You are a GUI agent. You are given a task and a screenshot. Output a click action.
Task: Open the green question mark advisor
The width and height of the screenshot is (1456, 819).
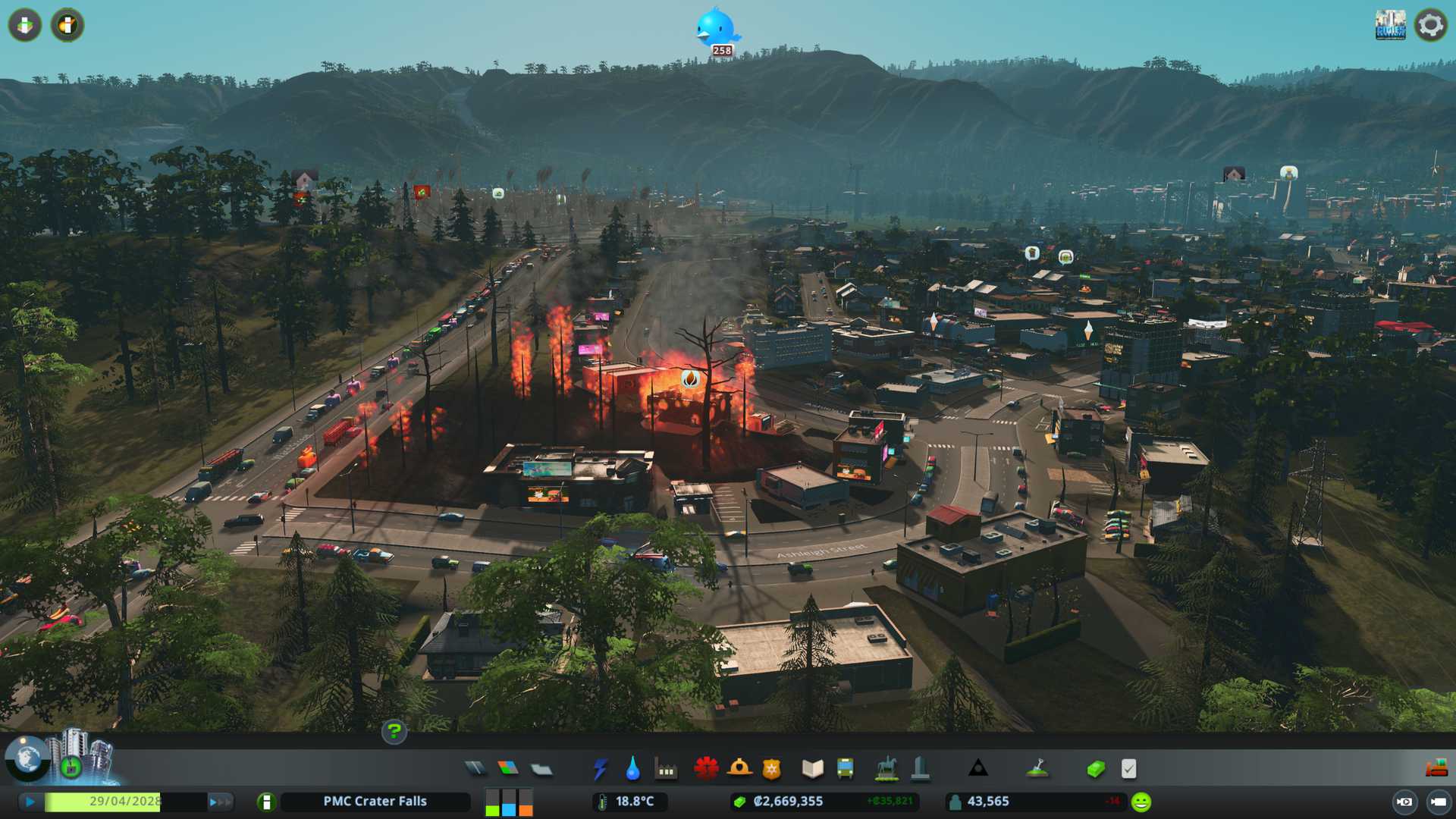click(x=394, y=731)
